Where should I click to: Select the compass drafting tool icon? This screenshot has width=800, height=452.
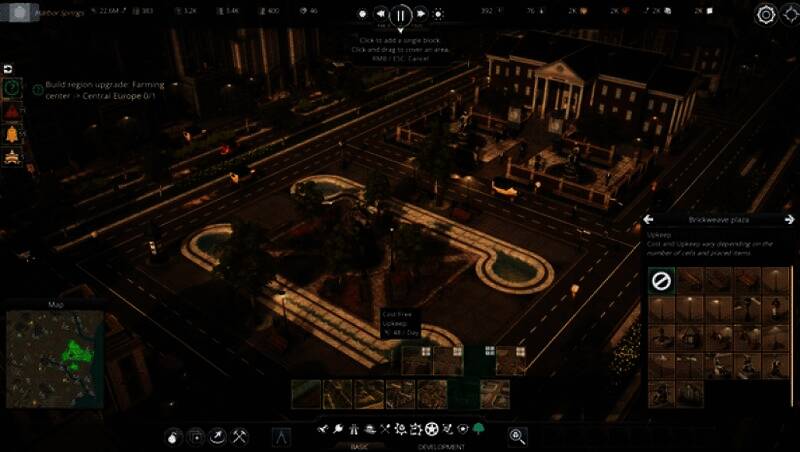click(281, 435)
